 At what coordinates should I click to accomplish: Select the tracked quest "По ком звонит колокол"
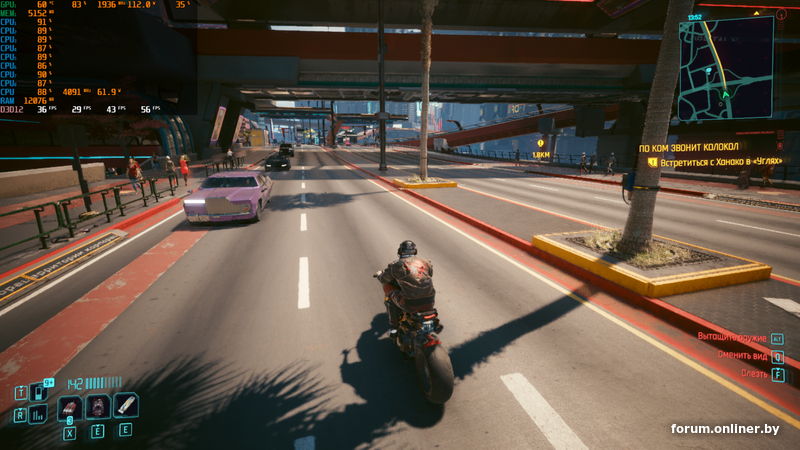click(x=688, y=147)
